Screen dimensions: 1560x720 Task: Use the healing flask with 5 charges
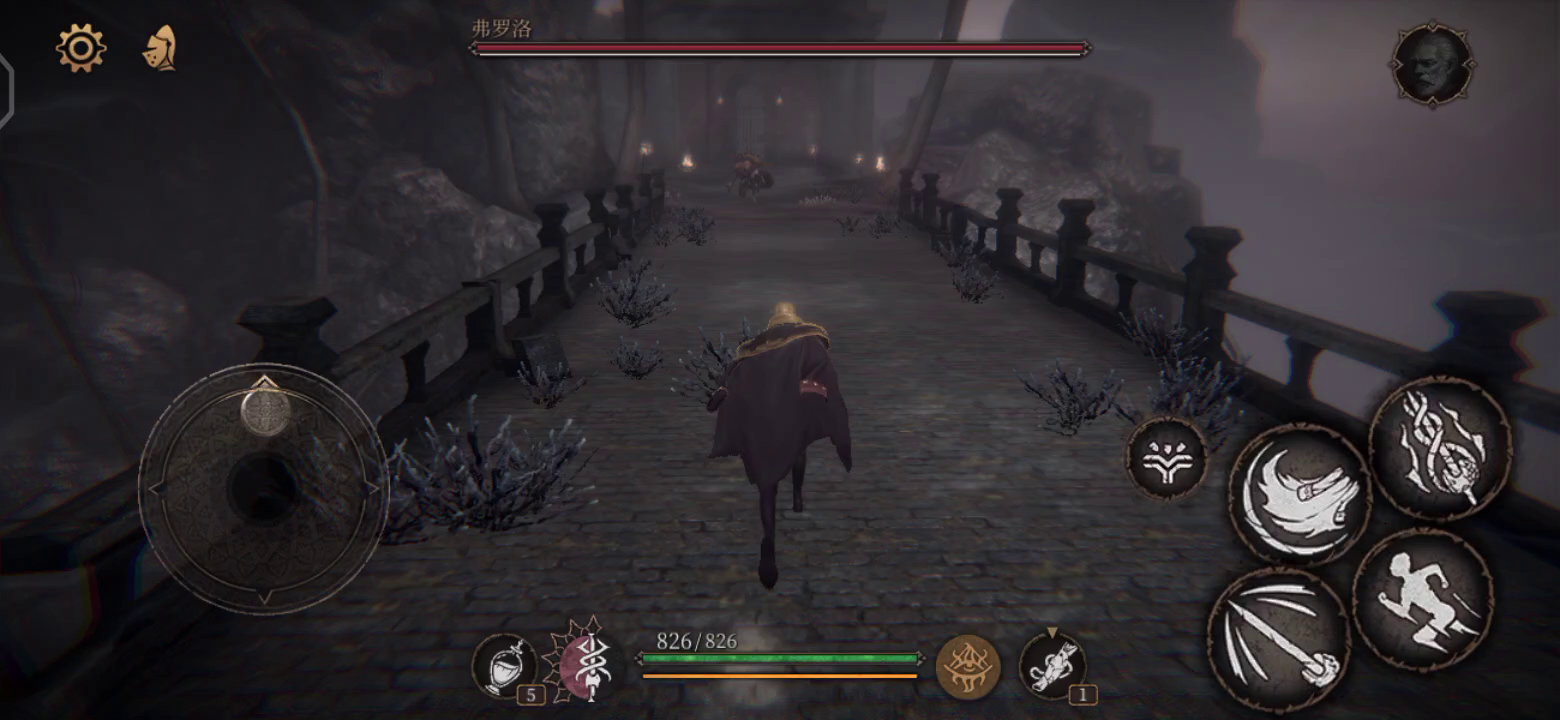click(x=502, y=664)
